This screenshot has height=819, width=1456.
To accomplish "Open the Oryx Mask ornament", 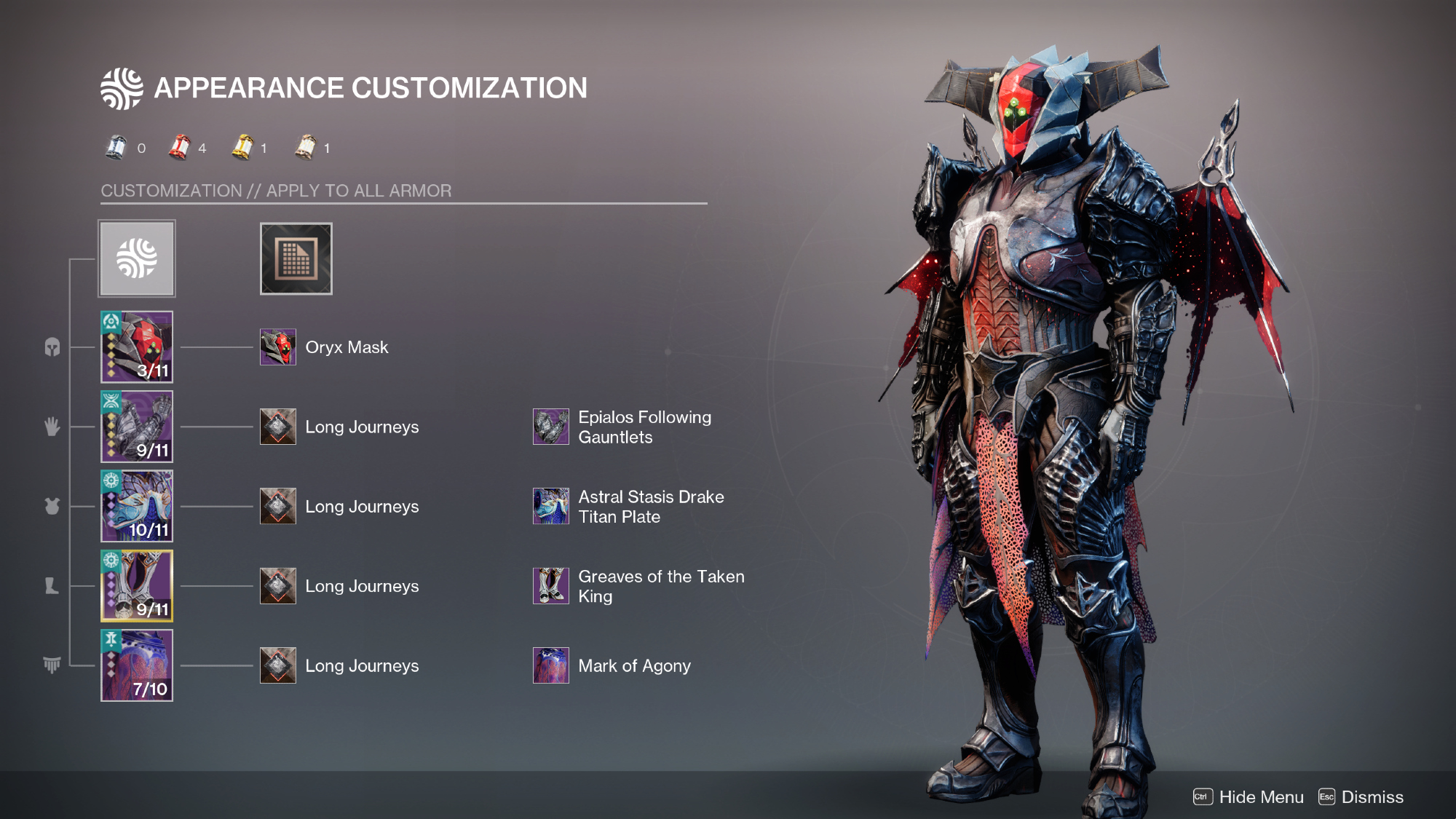I will (x=278, y=347).
